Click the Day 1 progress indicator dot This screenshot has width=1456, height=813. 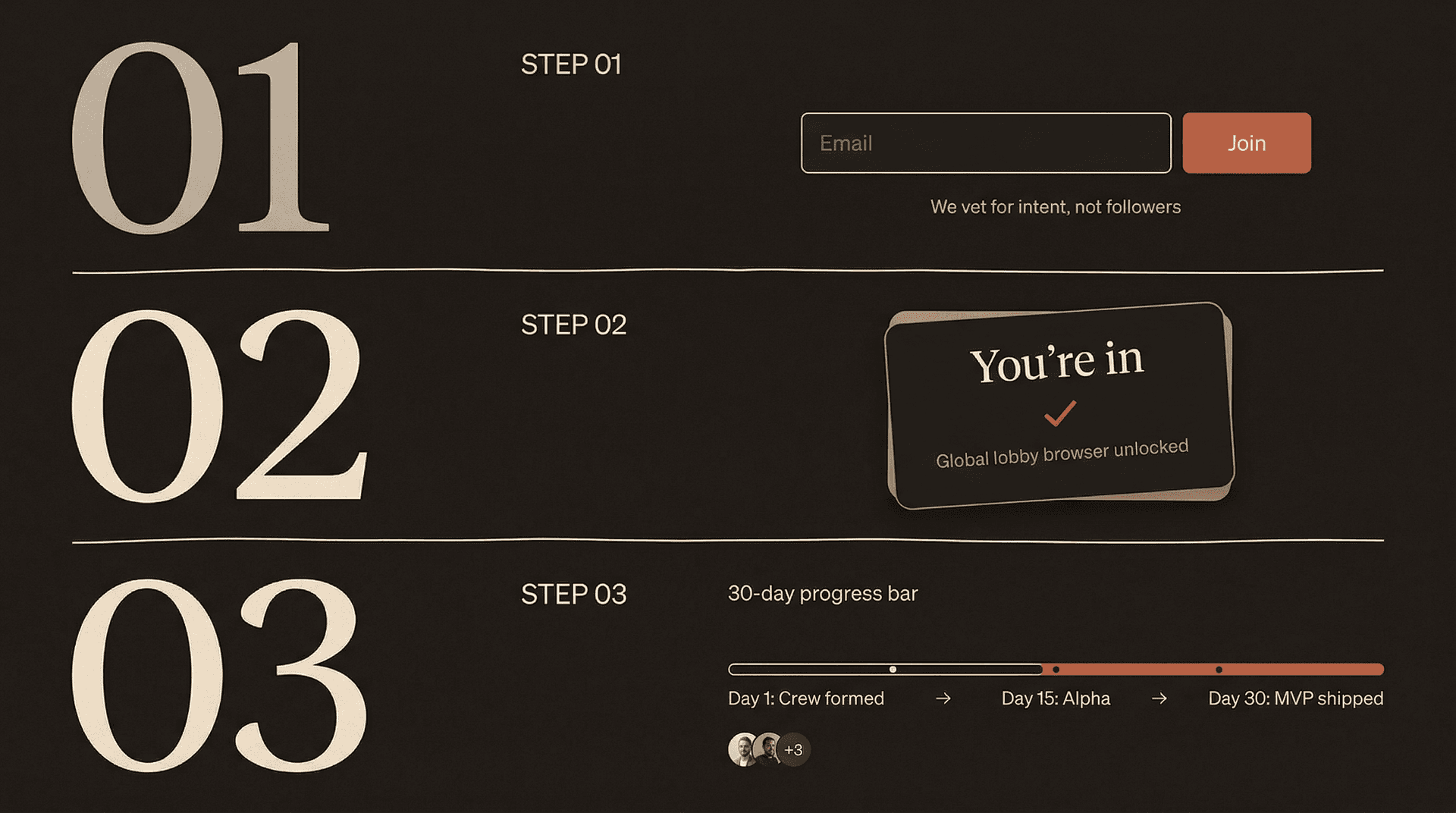(x=893, y=669)
